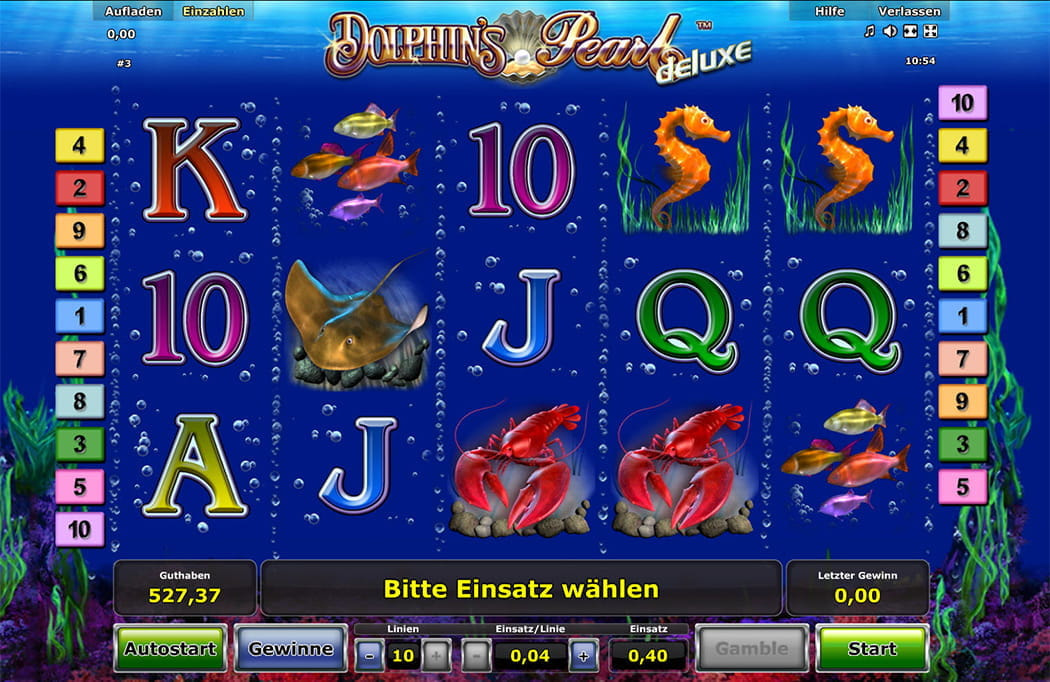The width and height of the screenshot is (1050, 682).
Task: Open the Gewinne paytable
Action: 291,649
